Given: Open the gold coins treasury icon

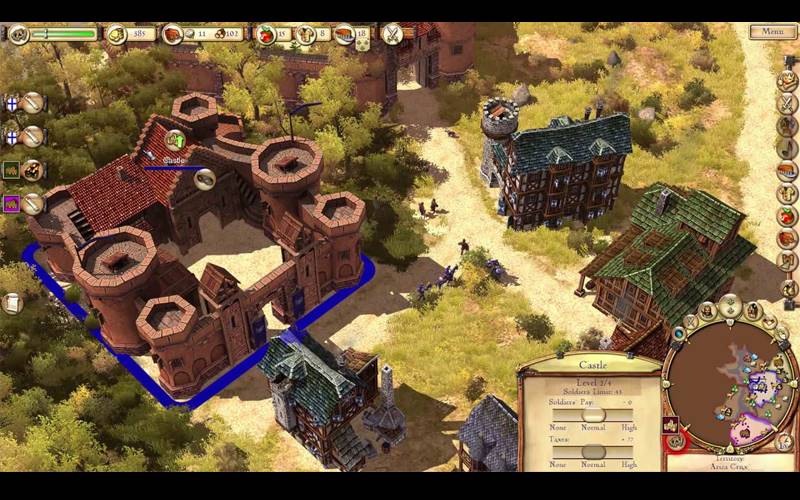Looking at the screenshot, I should (117, 34).
